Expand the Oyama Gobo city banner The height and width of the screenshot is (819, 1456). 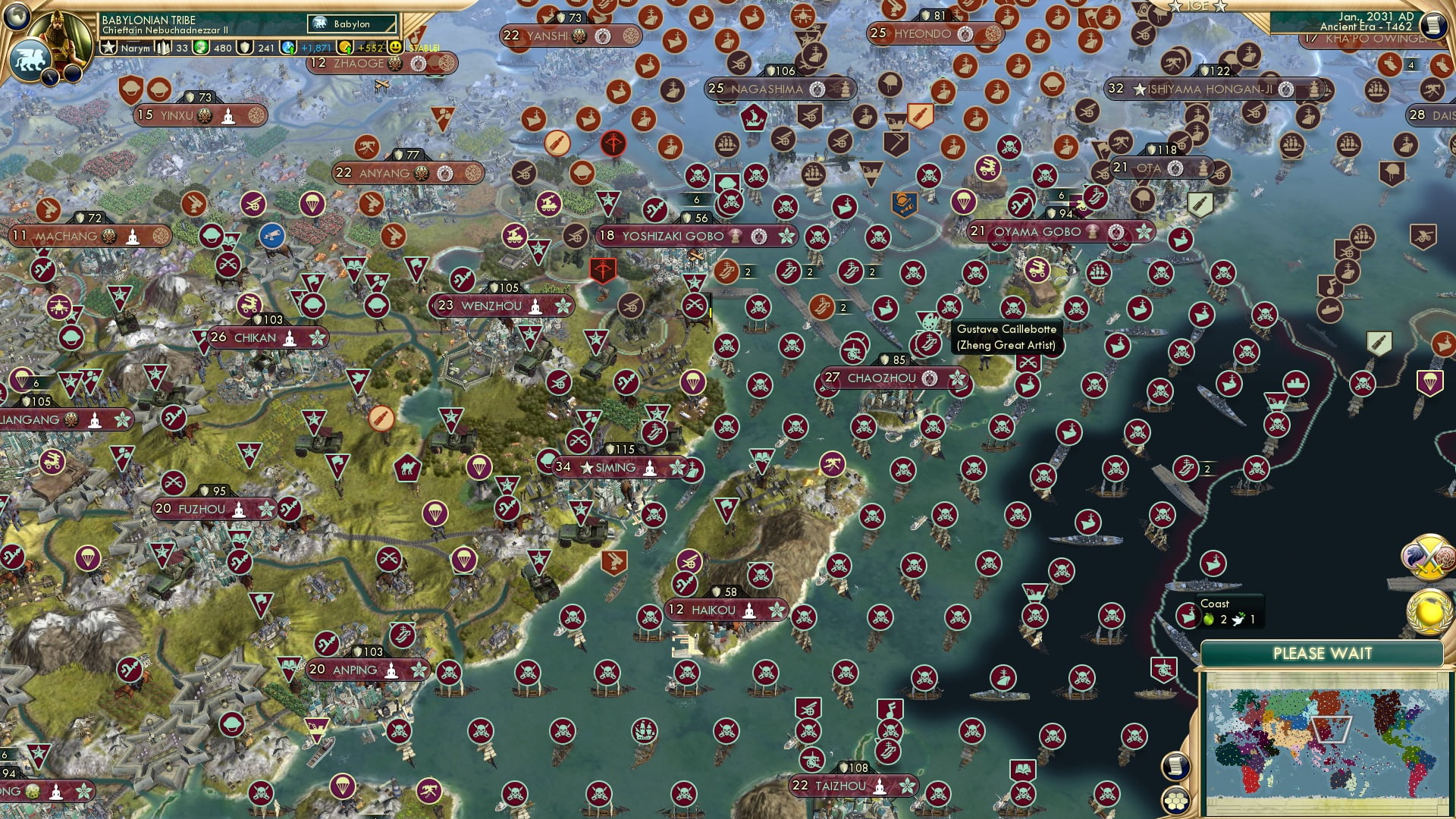click(1037, 232)
